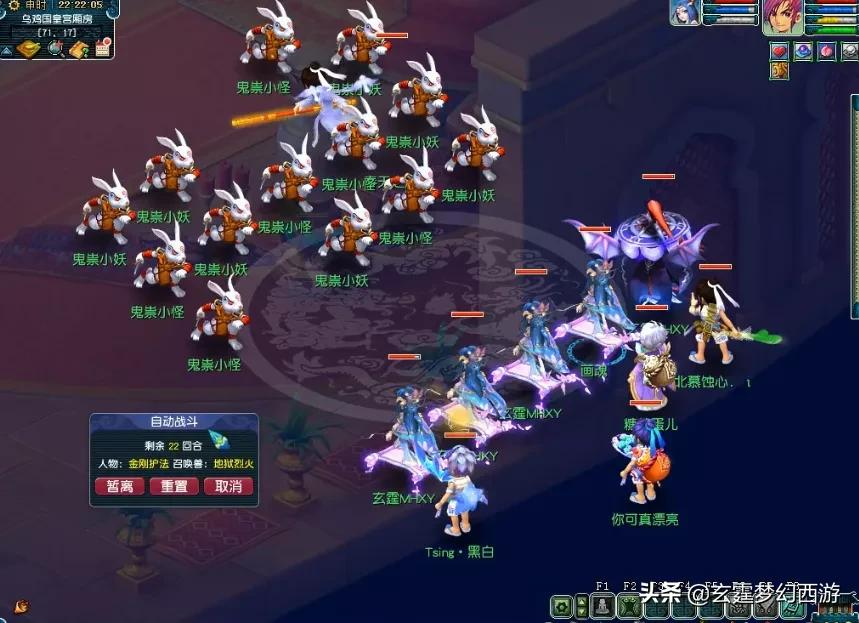Click the red heart buff icon
Image resolution: width=859 pixels, height=623 pixels.
tap(779, 51)
